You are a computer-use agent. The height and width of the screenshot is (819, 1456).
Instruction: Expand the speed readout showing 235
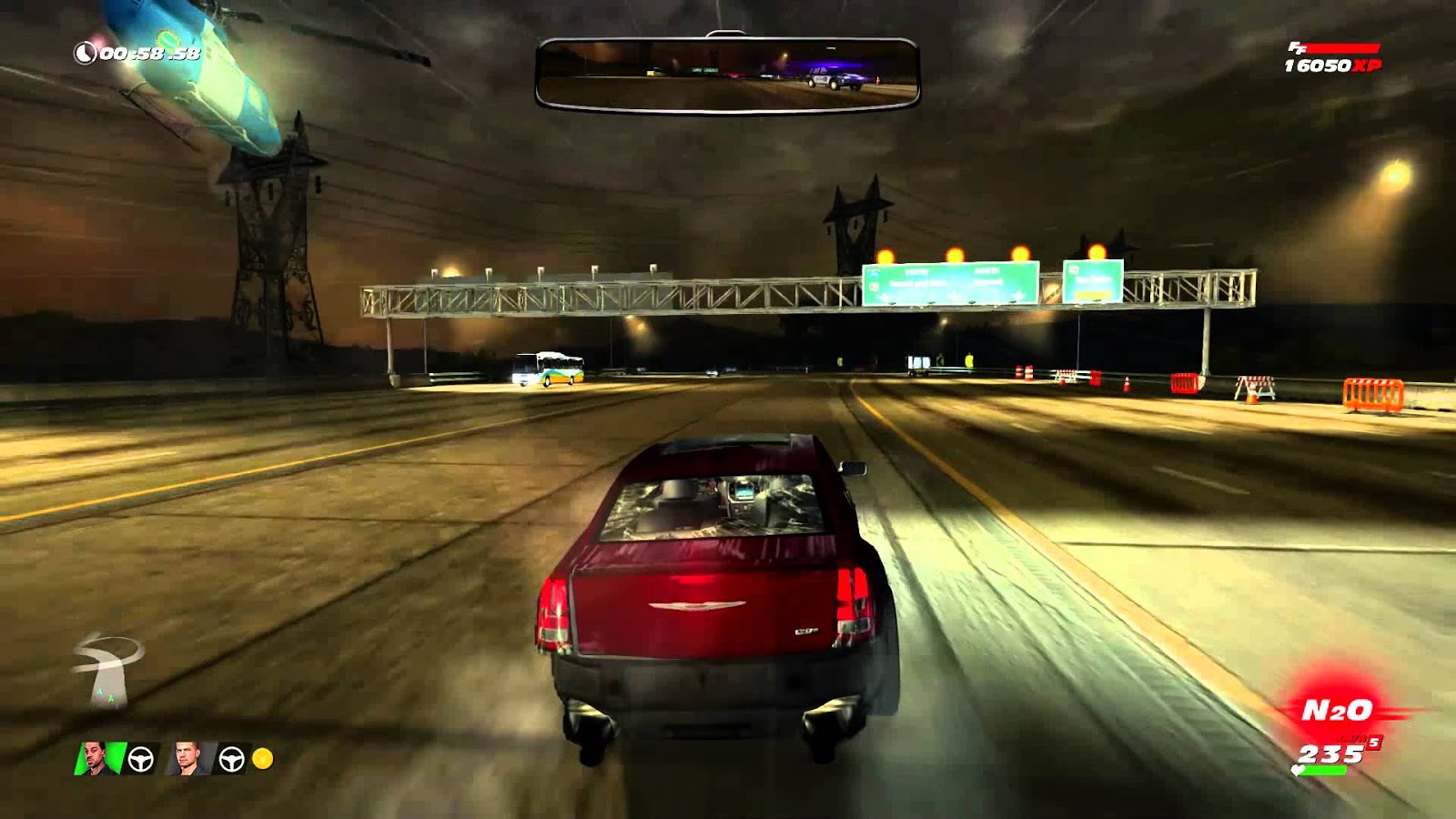click(x=1330, y=754)
